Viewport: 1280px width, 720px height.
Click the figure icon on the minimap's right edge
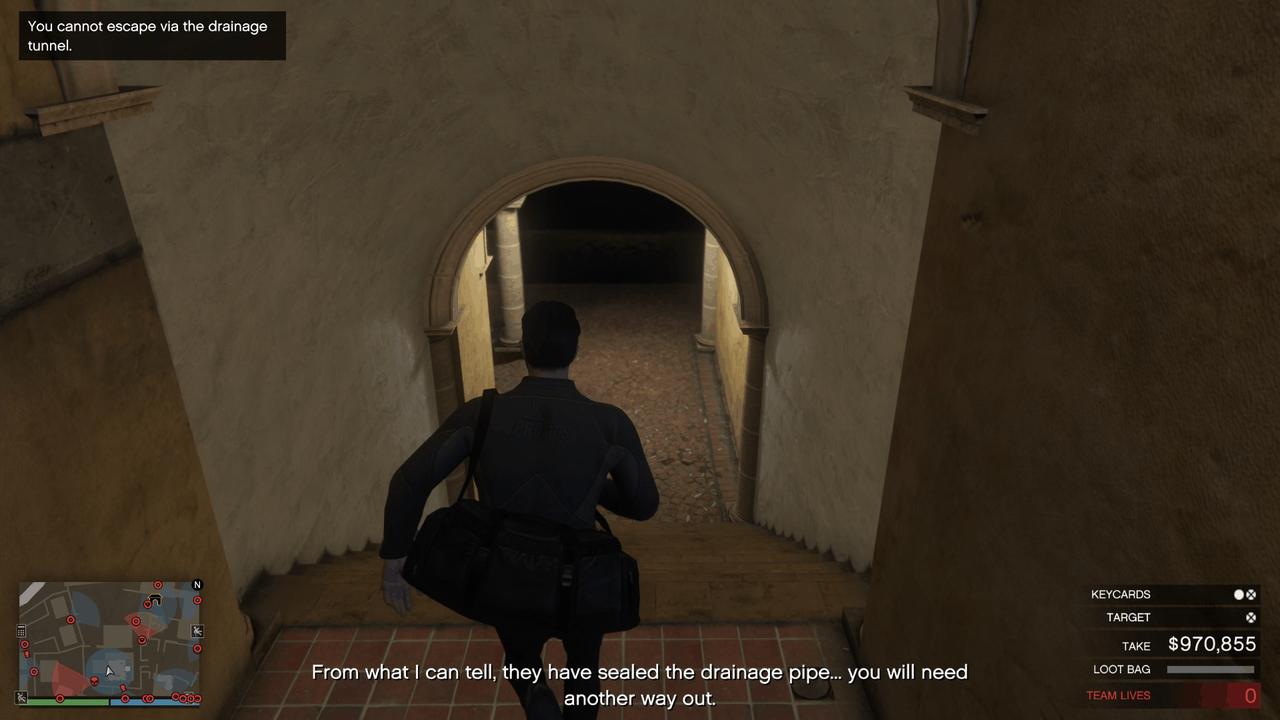(x=196, y=631)
